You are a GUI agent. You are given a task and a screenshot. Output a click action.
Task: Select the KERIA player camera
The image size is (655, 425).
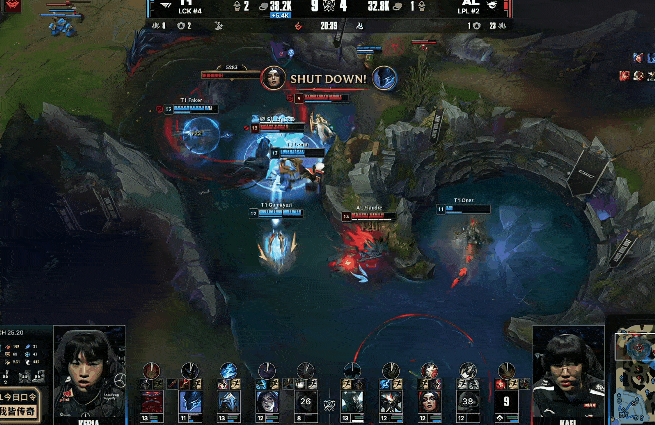coord(88,368)
